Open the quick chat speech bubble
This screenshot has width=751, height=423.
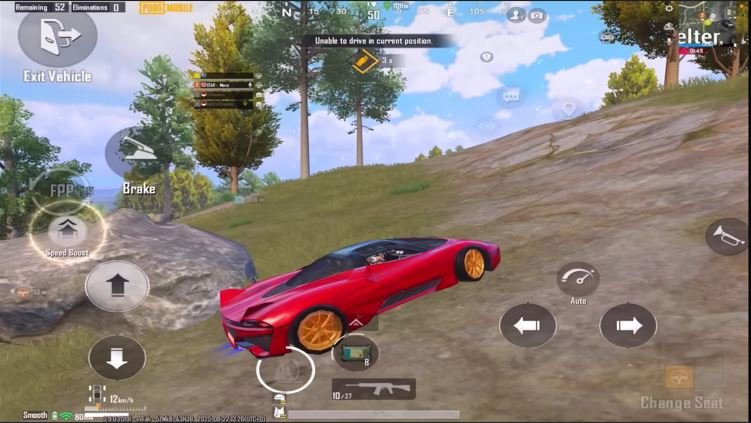coord(511,97)
